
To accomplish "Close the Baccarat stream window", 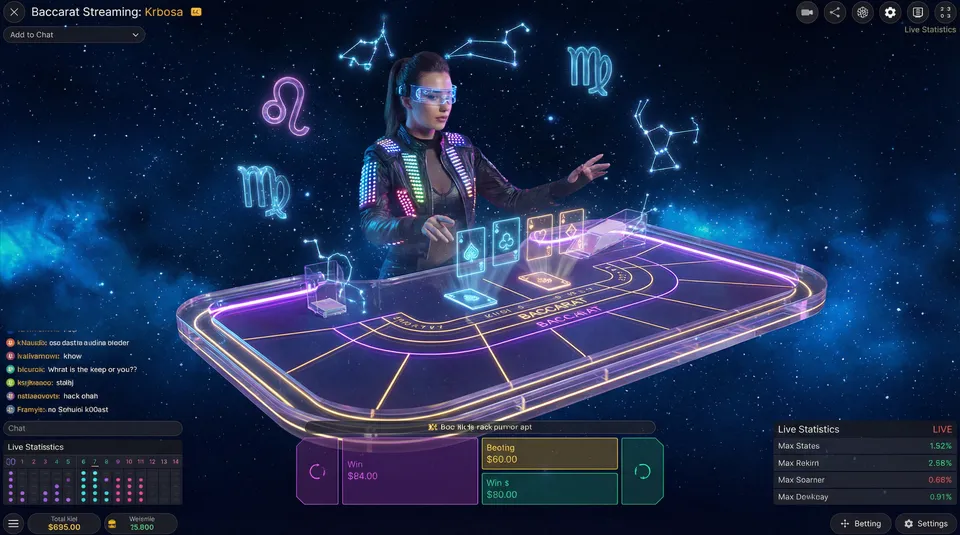I will 14,12.
